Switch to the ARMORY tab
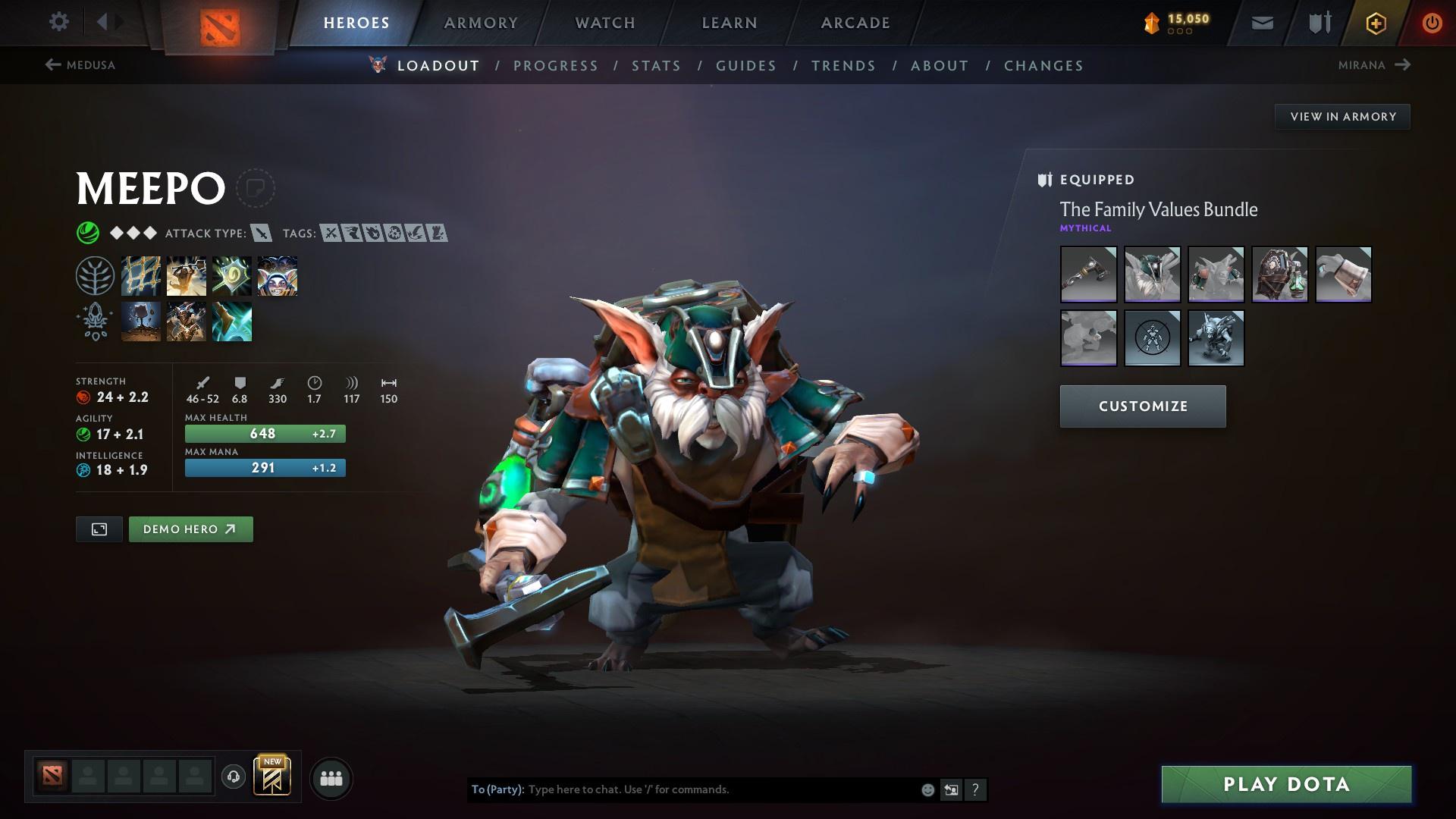This screenshot has height=819, width=1456. pos(481,23)
